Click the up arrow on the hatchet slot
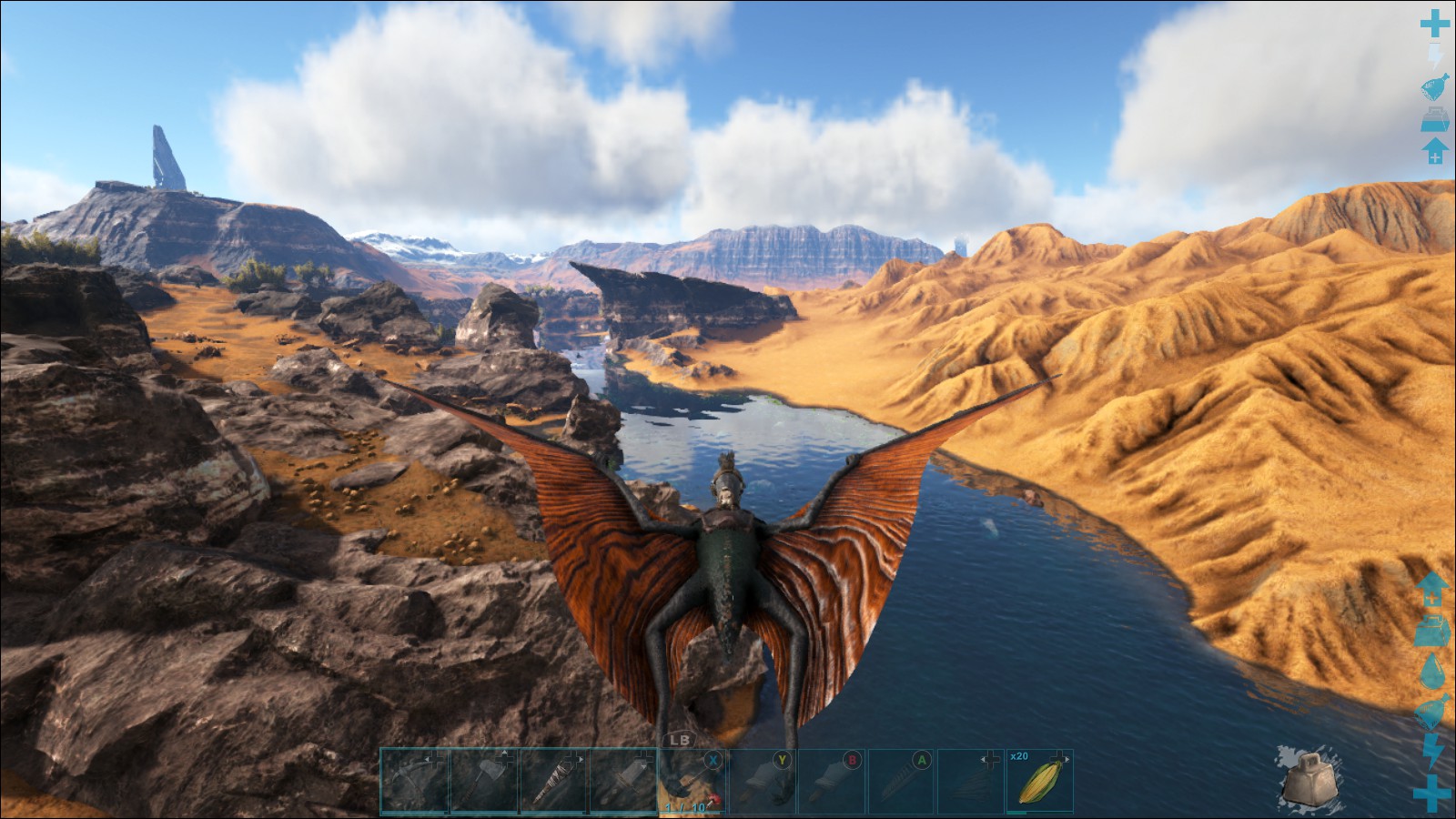Screen dimensions: 1456x819 coord(504,752)
